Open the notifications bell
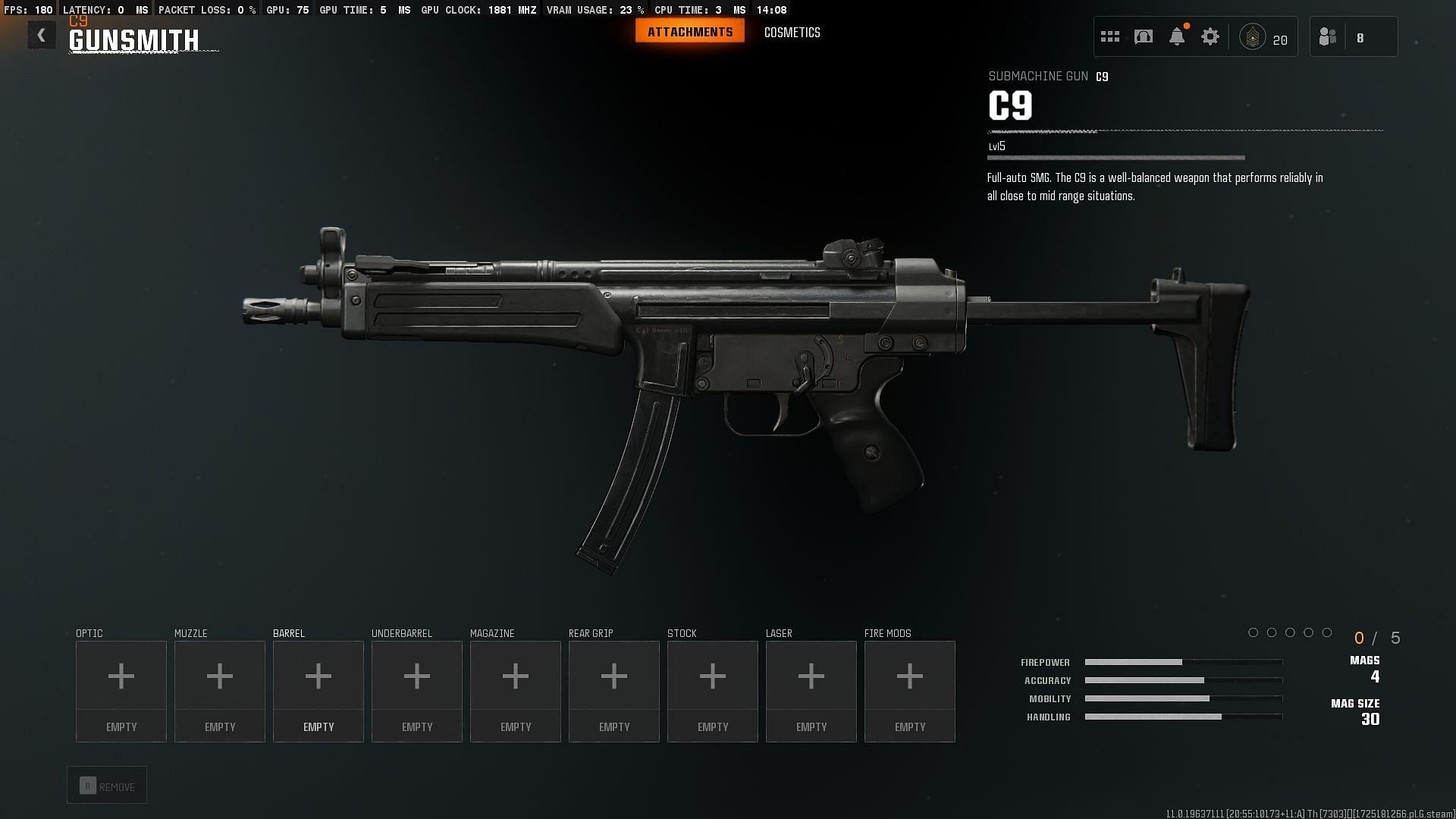 click(1177, 36)
